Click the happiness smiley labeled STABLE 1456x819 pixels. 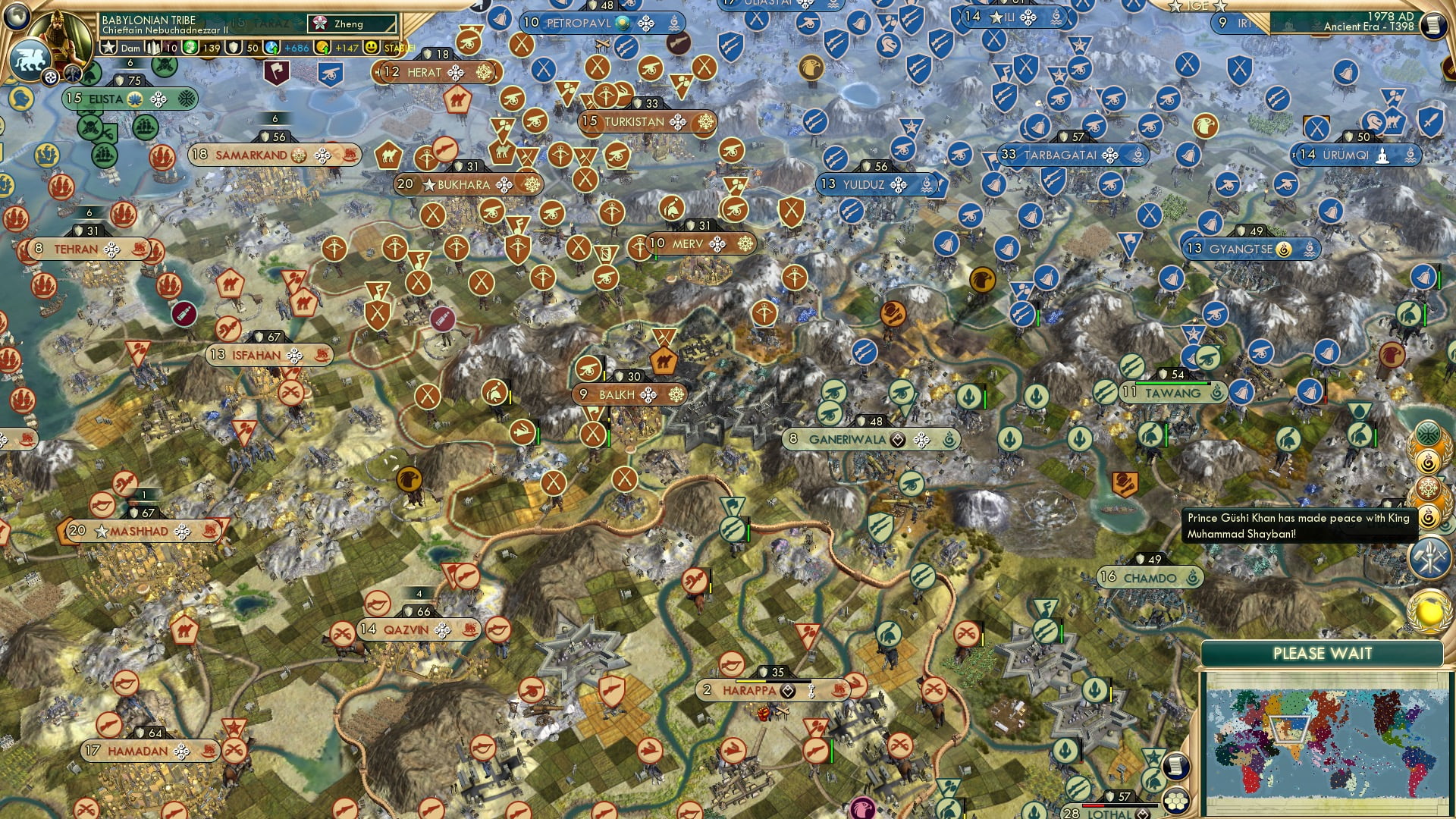click(x=371, y=46)
